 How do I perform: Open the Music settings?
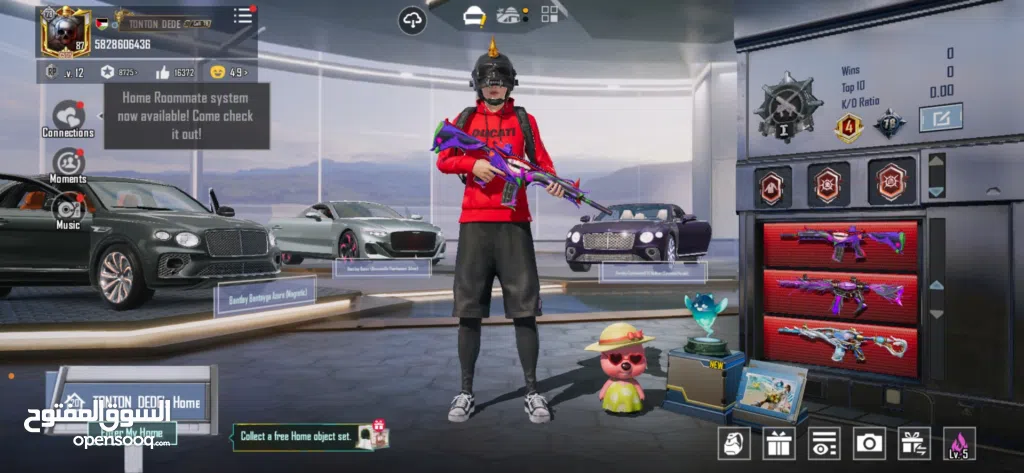coord(68,209)
